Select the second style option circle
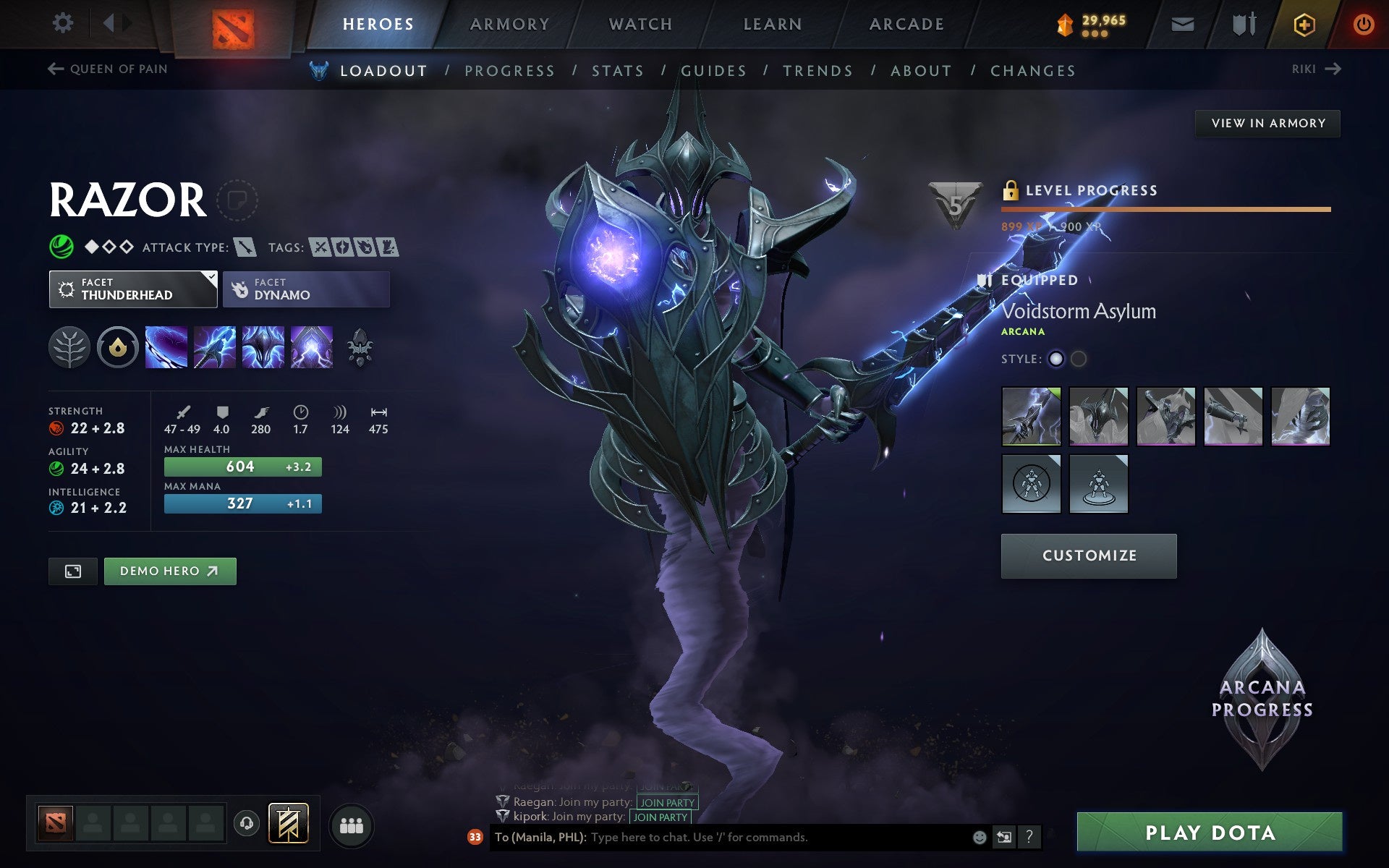1389x868 pixels. coord(1079,358)
